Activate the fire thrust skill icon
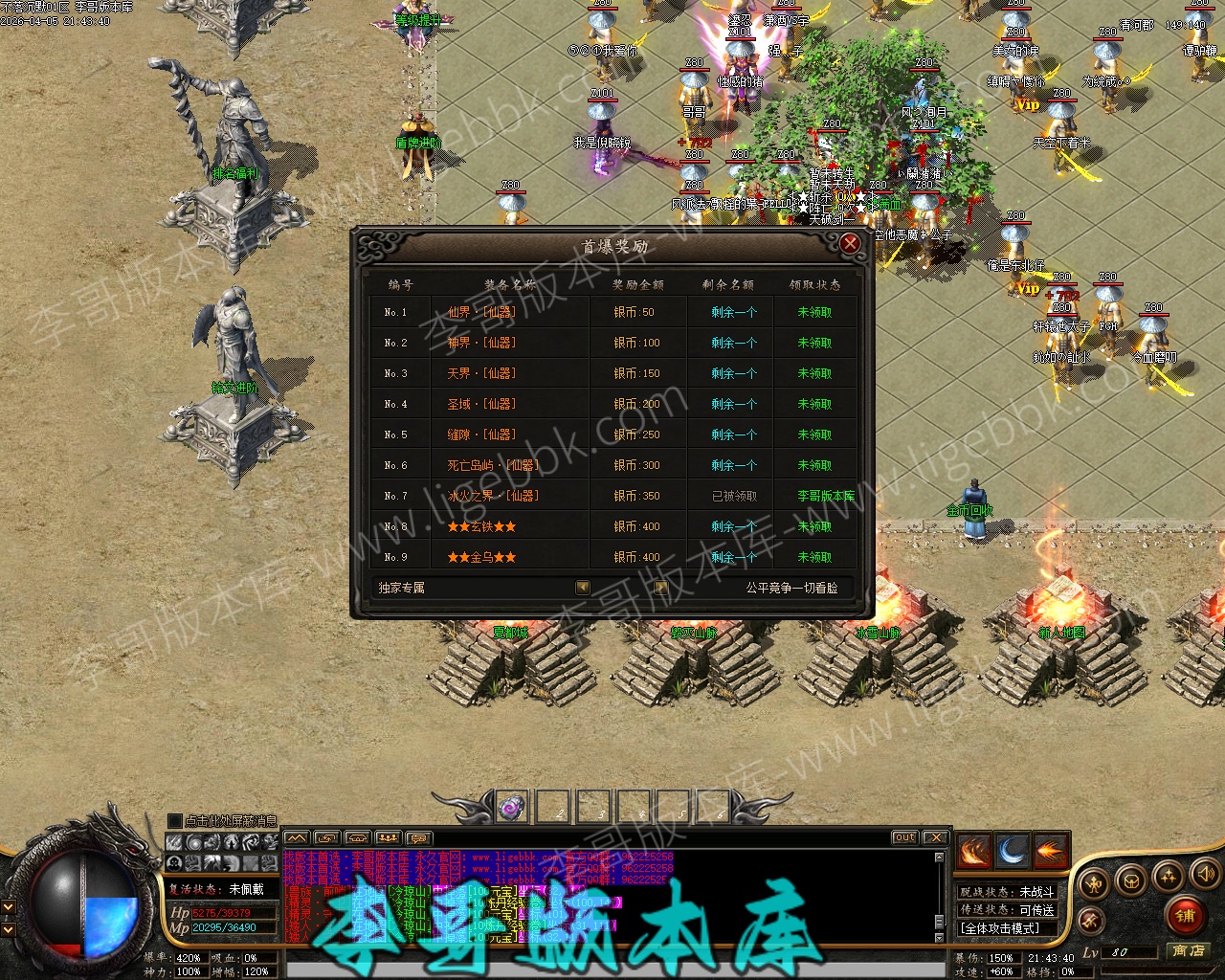The height and width of the screenshot is (980, 1225). (x=1050, y=851)
